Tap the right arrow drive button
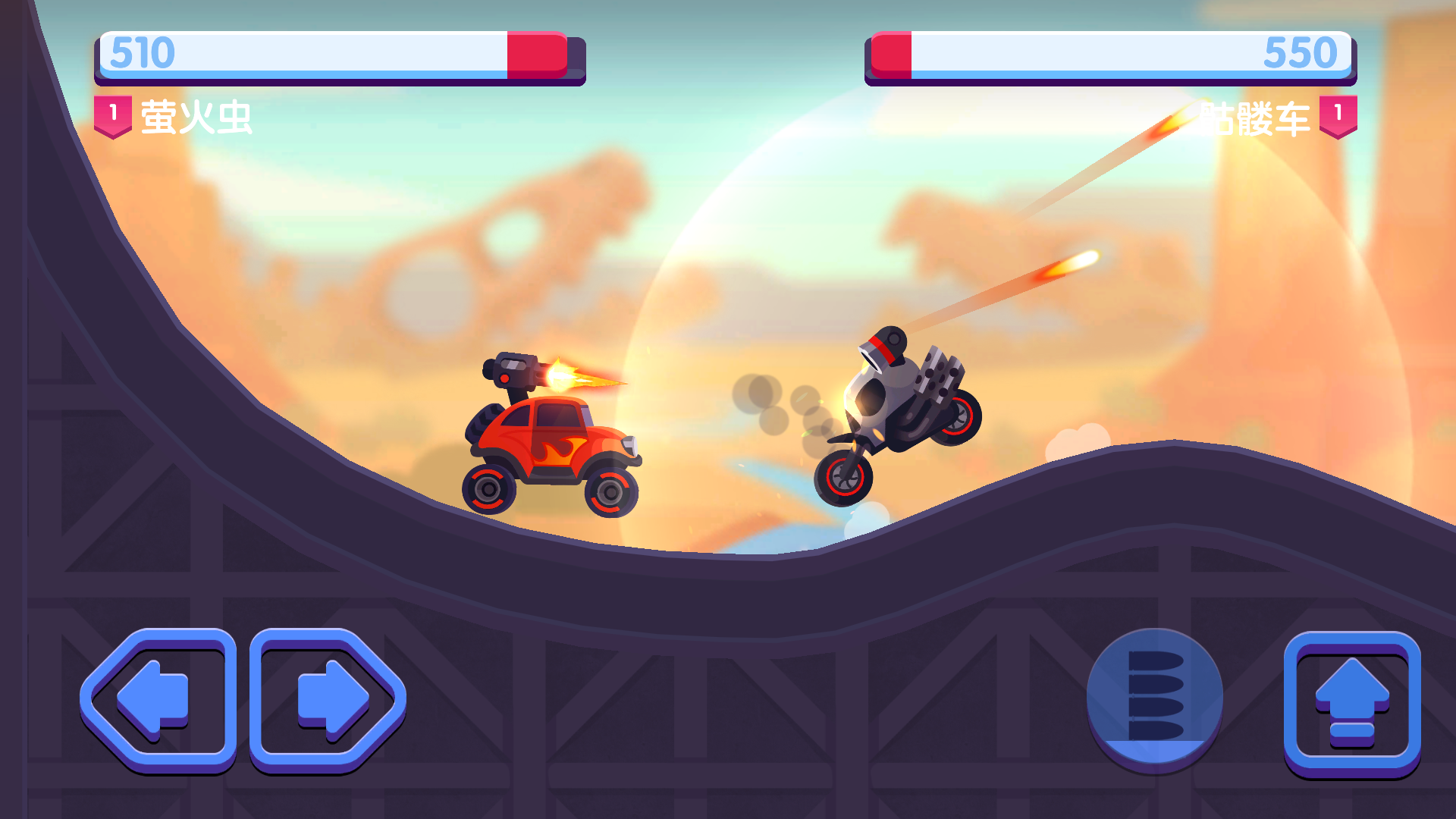Screen dimensions: 1456x819 point(328,698)
